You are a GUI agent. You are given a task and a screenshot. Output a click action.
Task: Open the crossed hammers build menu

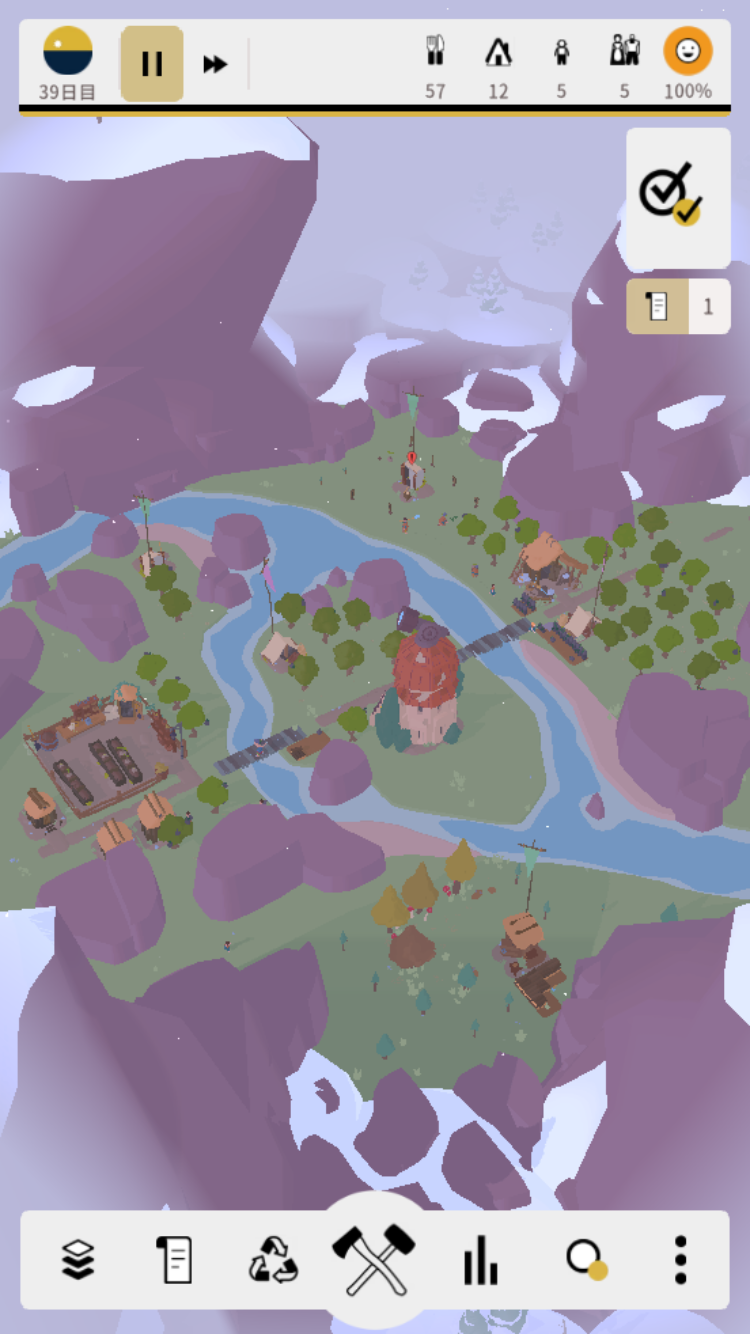pos(373,1258)
